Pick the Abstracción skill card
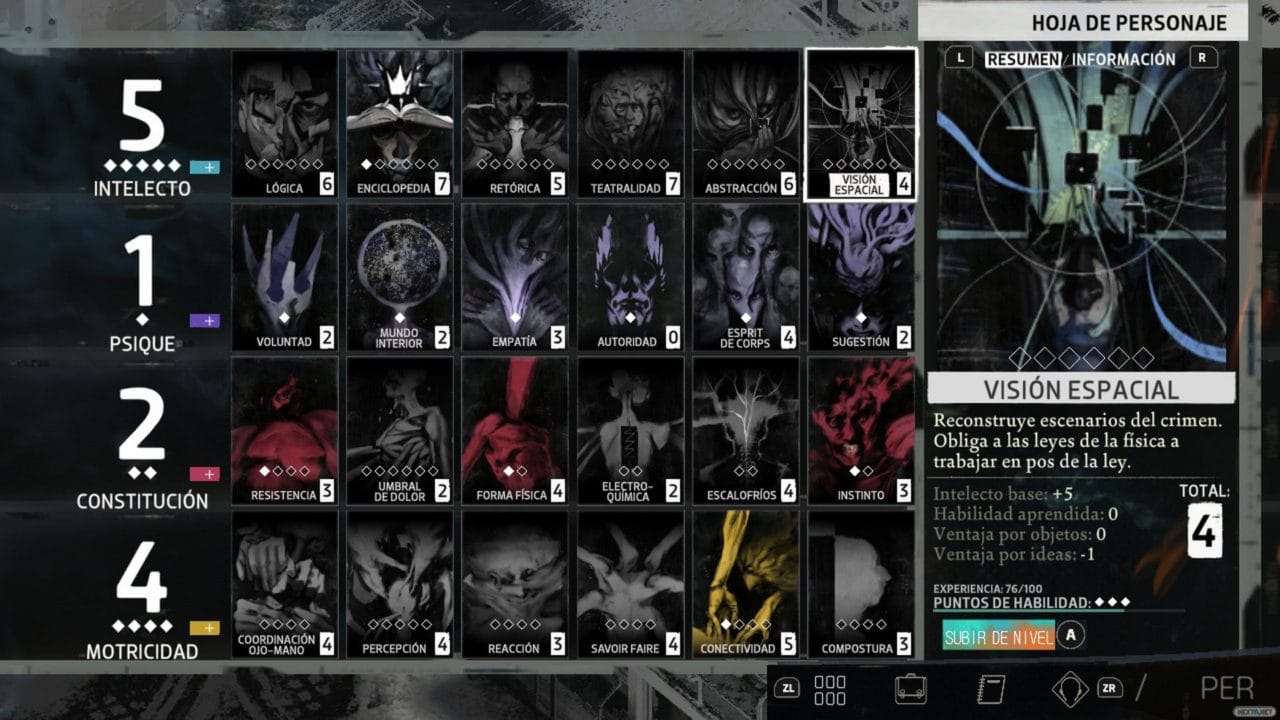 746,123
